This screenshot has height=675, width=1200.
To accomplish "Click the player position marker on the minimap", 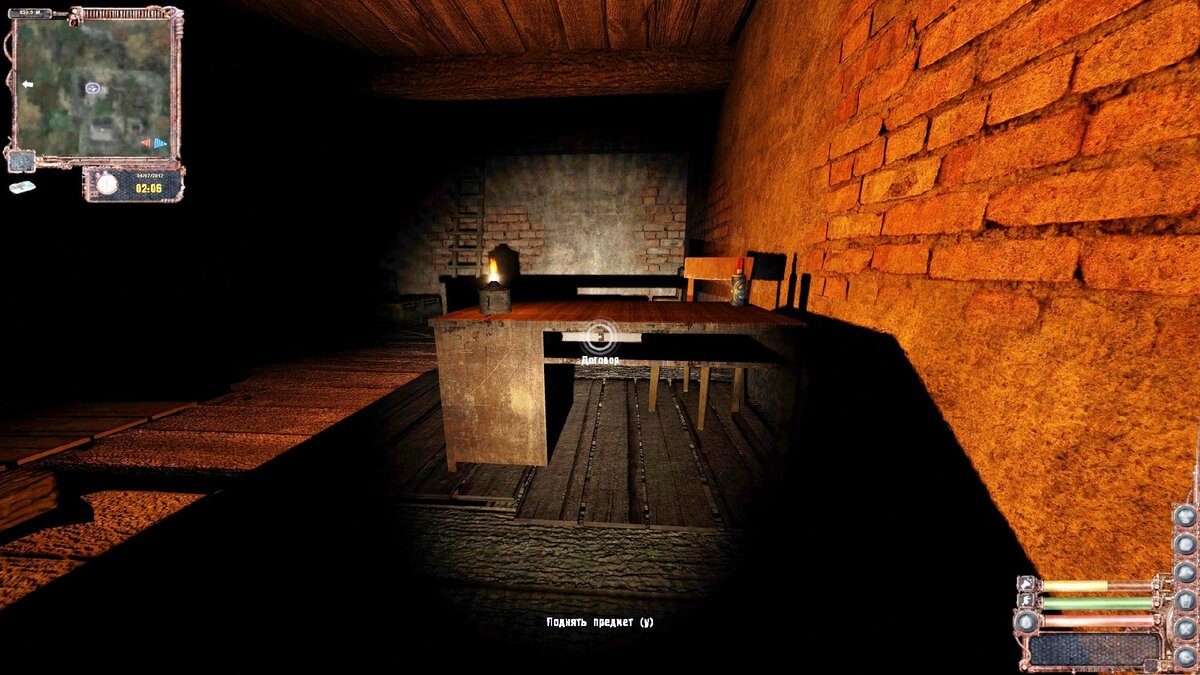I will (92, 88).
